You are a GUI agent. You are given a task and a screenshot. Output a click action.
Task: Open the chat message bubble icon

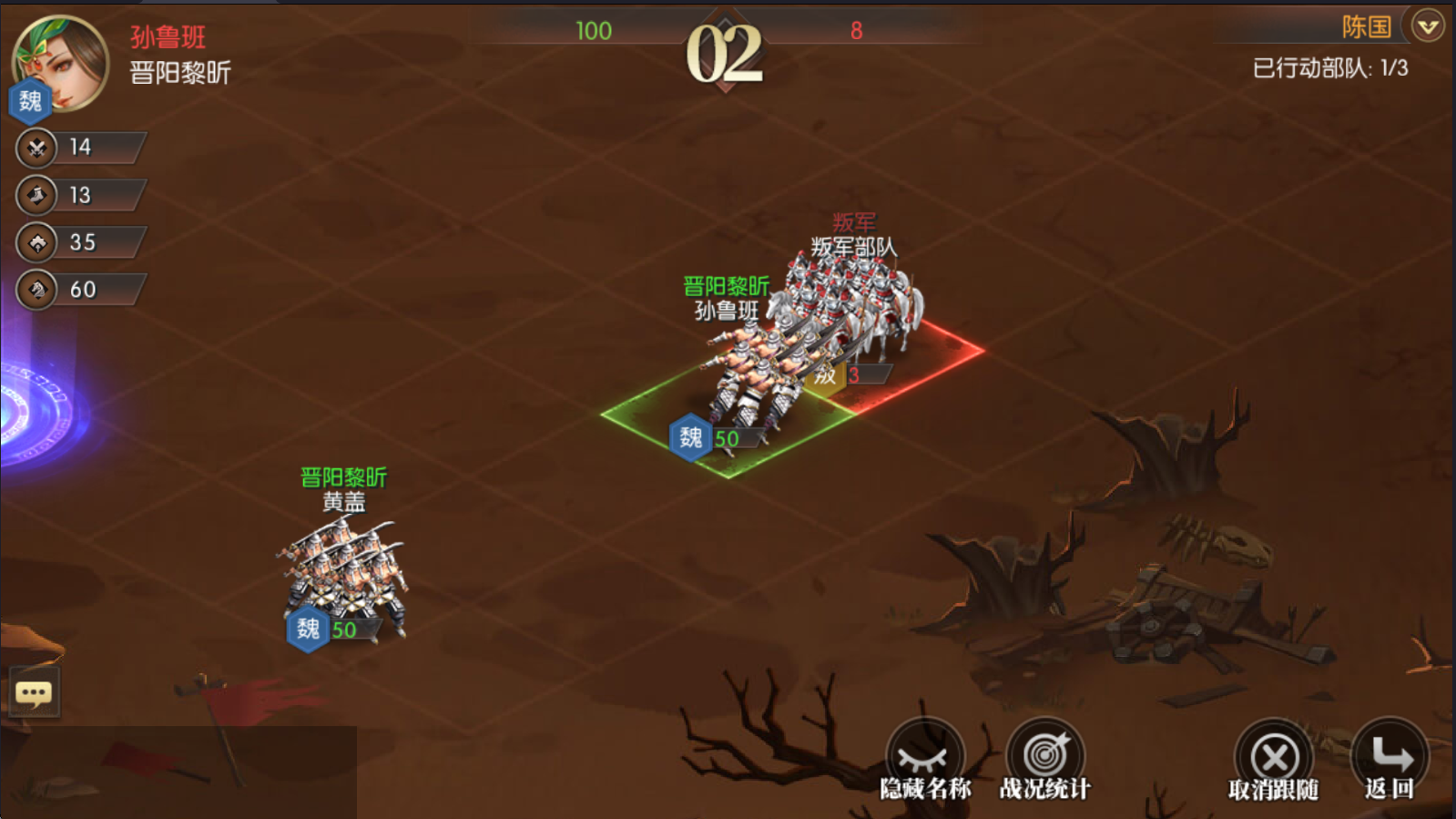(x=34, y=692)
